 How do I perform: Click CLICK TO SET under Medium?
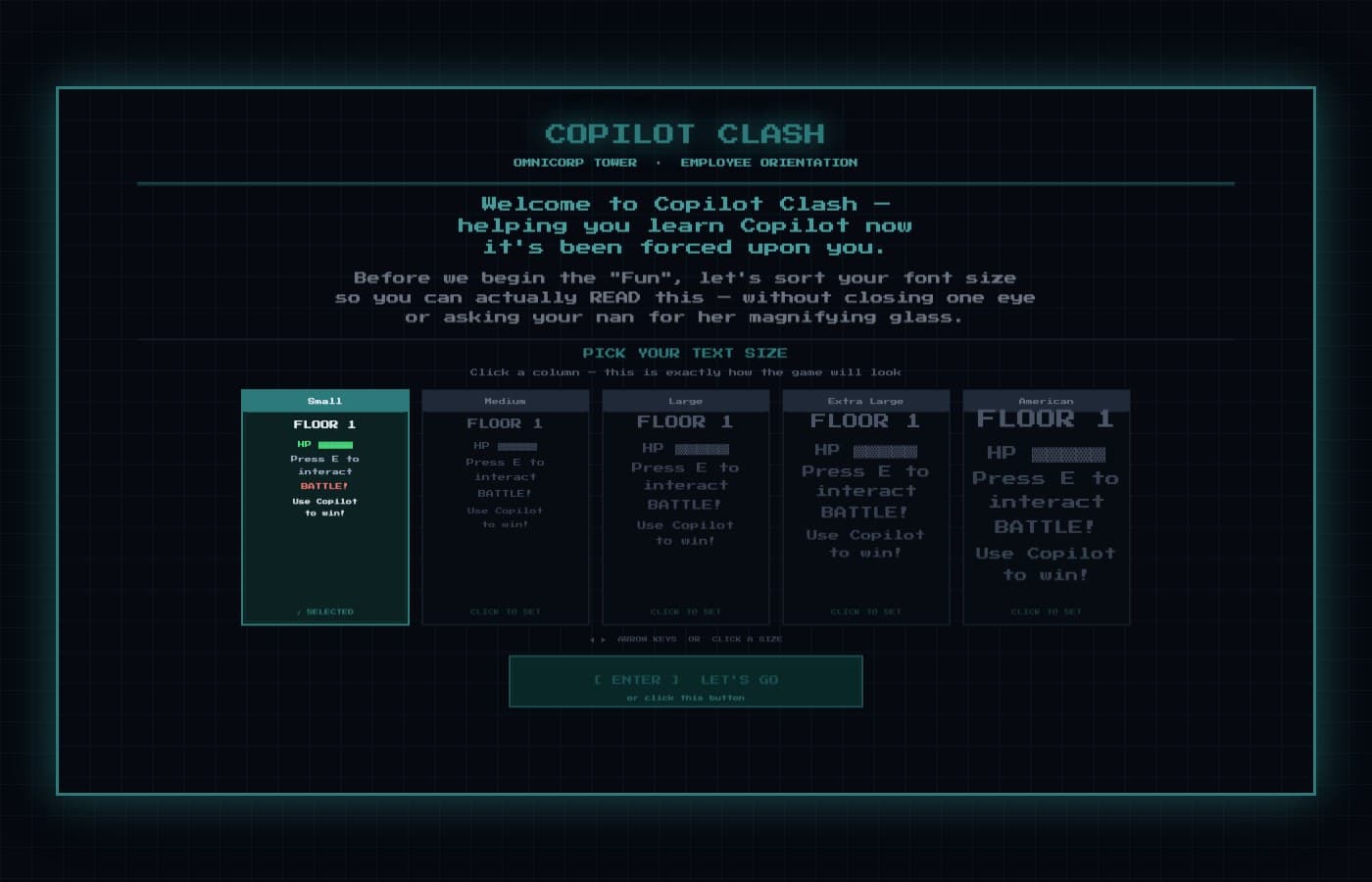pyautogui.click(x=505, y=611)
